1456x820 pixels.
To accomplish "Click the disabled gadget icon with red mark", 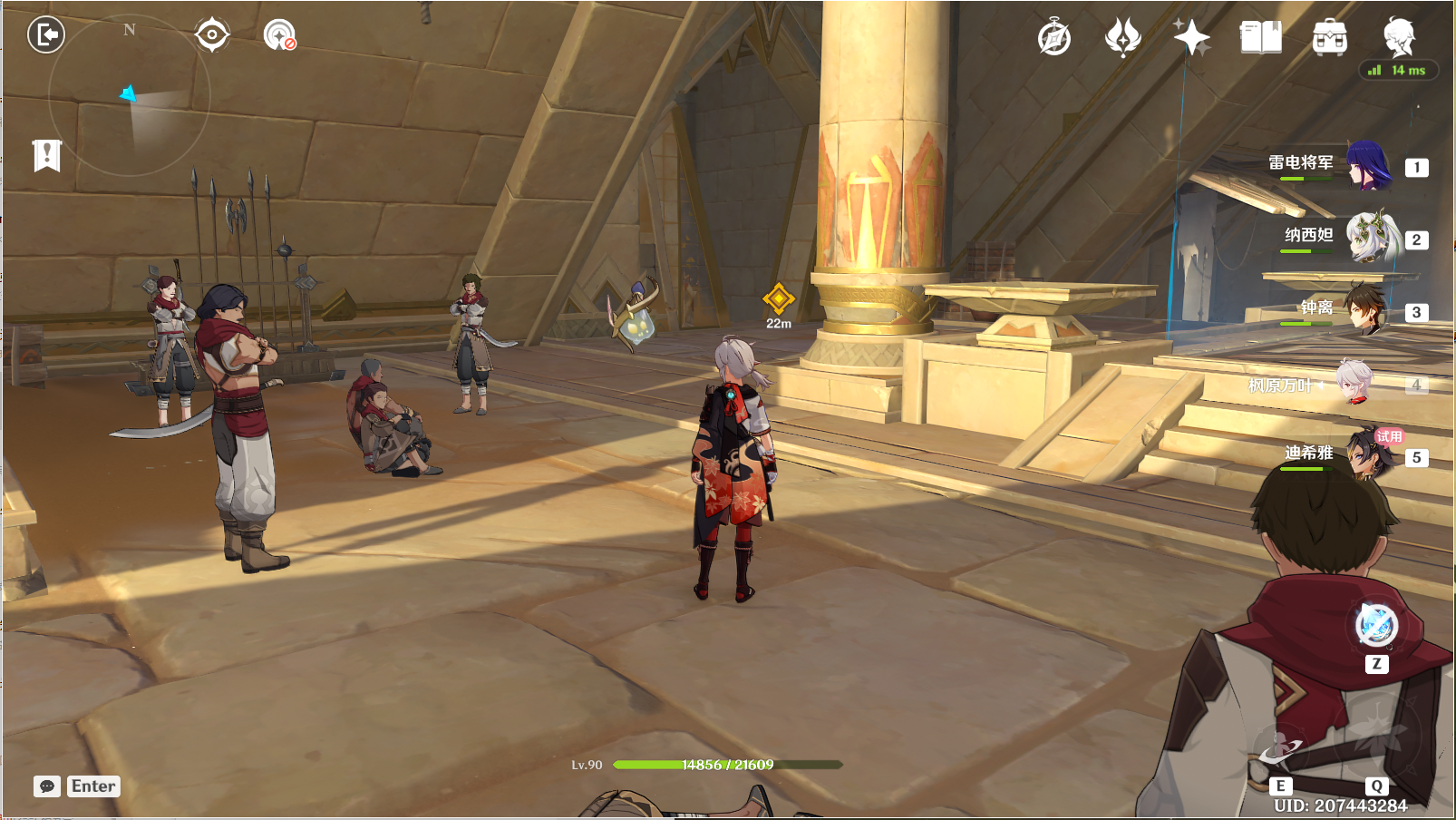I will pos(280,35).
